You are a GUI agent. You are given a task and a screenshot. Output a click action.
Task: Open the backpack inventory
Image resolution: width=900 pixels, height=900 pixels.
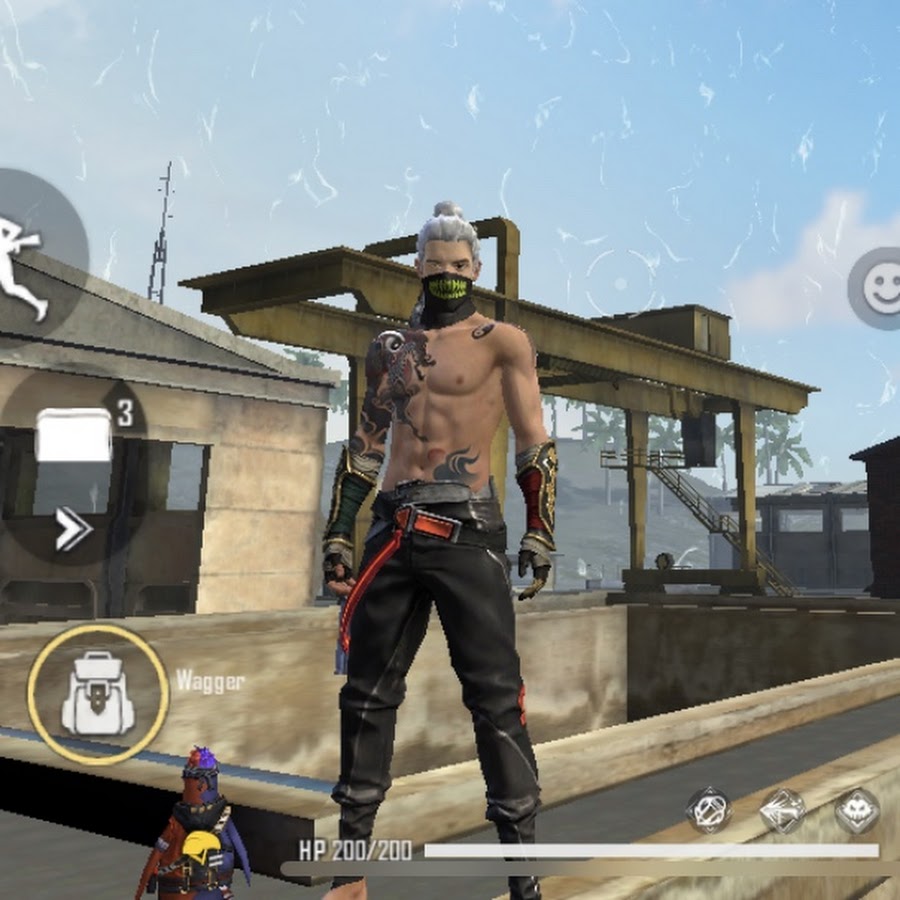pyautogui.click(x=97, y=695)
